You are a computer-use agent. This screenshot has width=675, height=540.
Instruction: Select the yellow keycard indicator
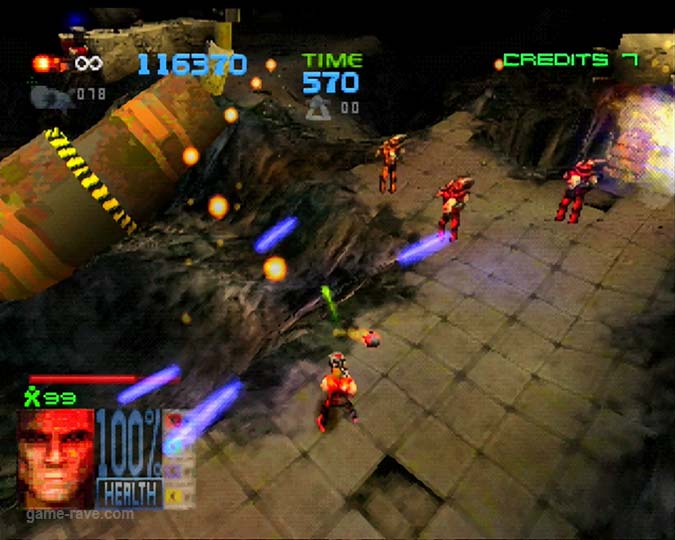coord(174,494)
